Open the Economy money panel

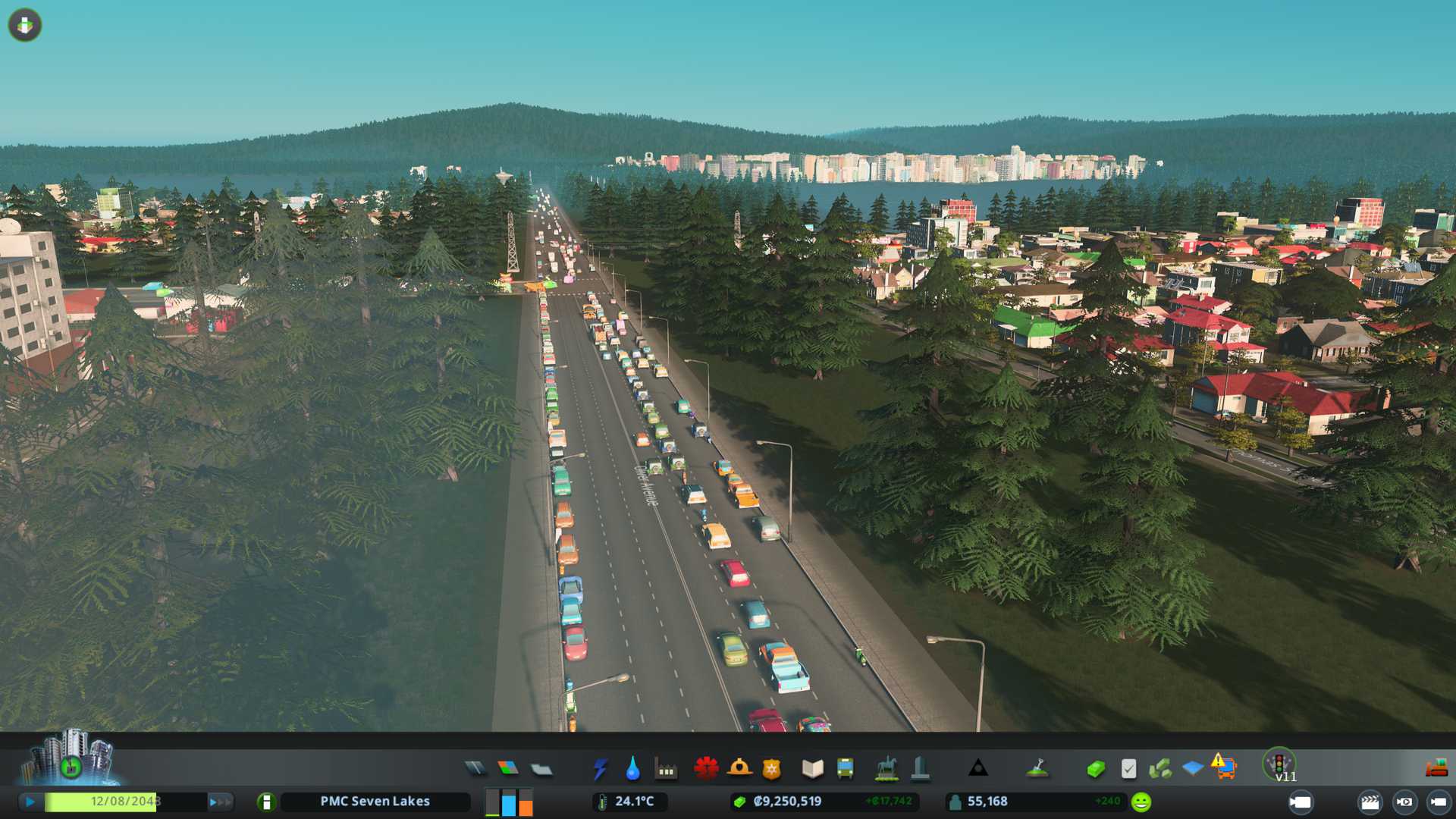tap(1095, 769)
